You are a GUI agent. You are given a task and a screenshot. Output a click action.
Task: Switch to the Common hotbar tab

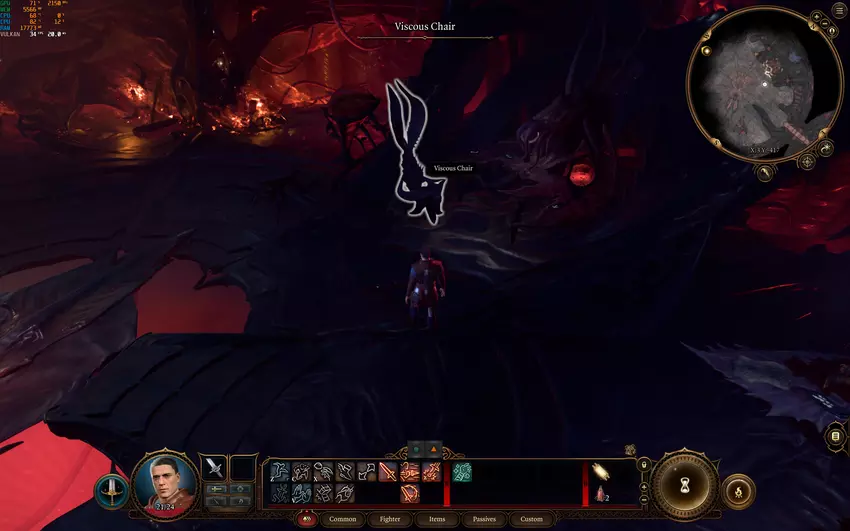coord(342,519)
